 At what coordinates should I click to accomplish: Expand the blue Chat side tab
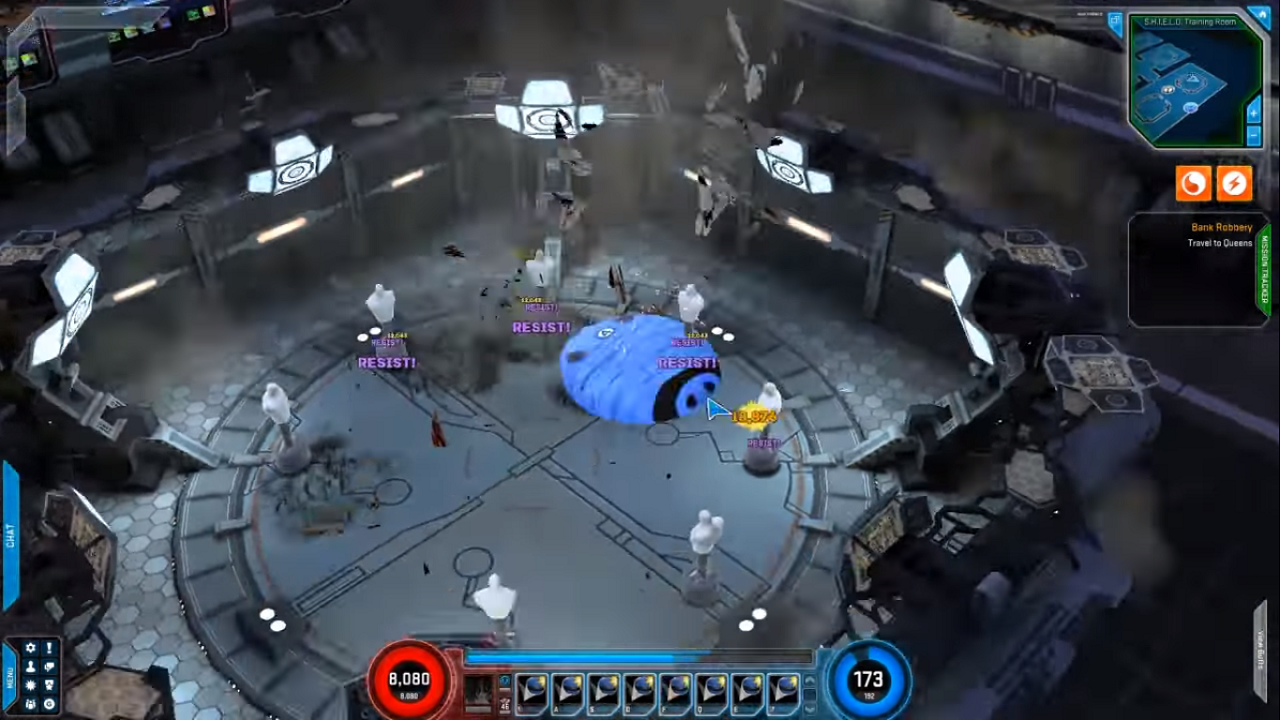coord(10,535)
